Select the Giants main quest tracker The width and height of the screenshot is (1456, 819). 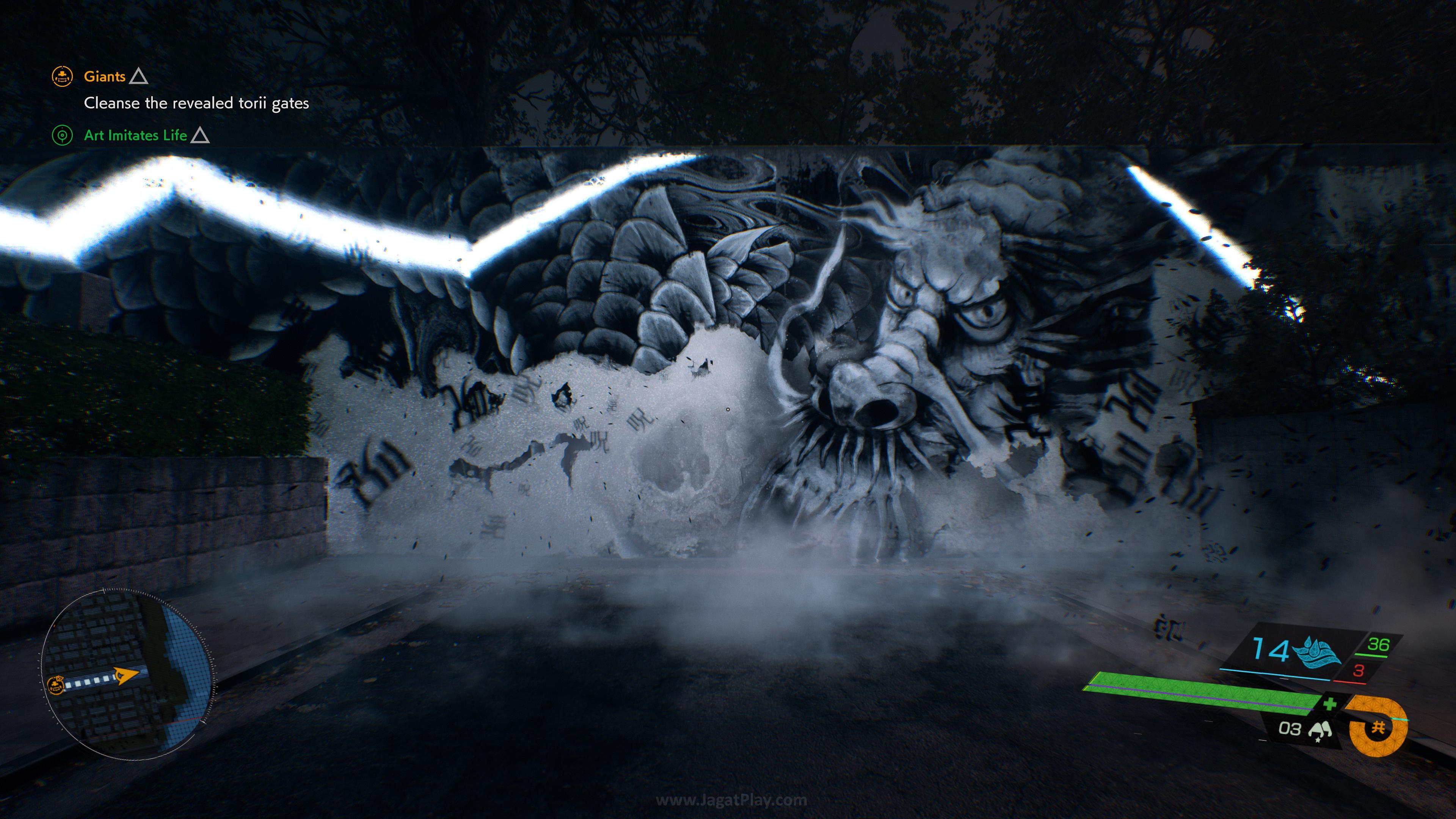click(x=105, y=76)
